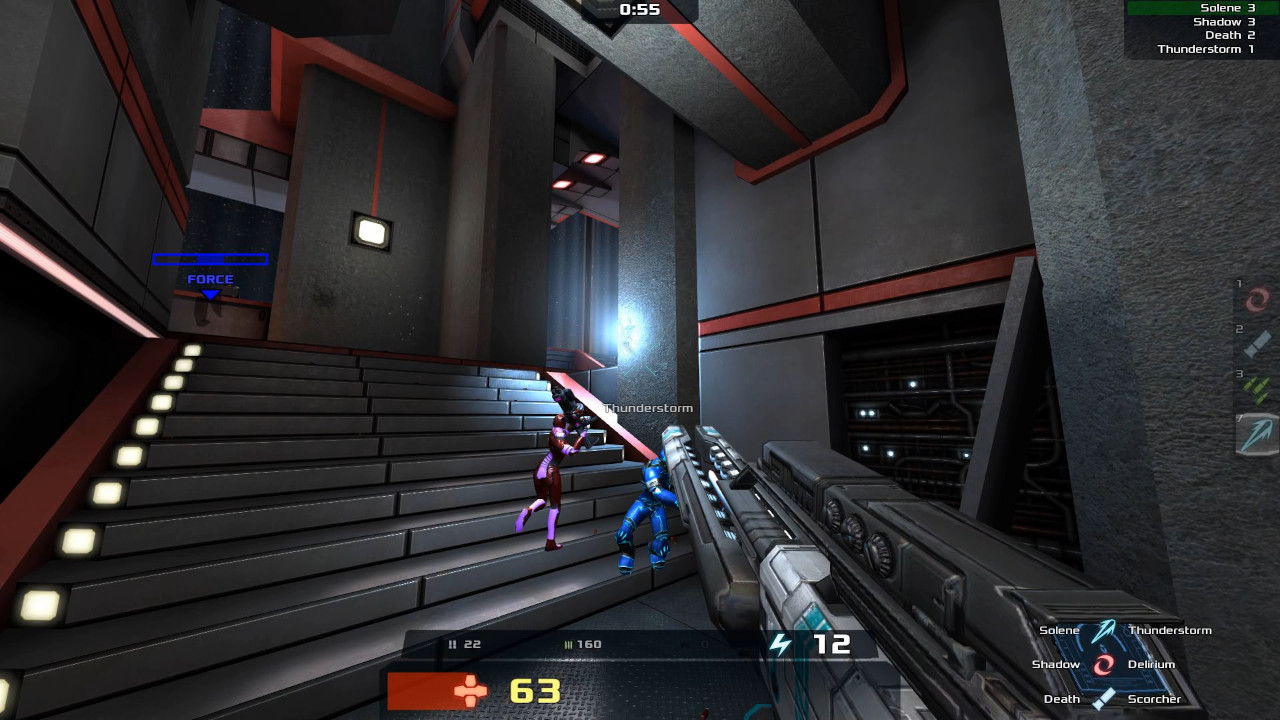Click Solene's row in the scoreboard

coord(1192,8)
